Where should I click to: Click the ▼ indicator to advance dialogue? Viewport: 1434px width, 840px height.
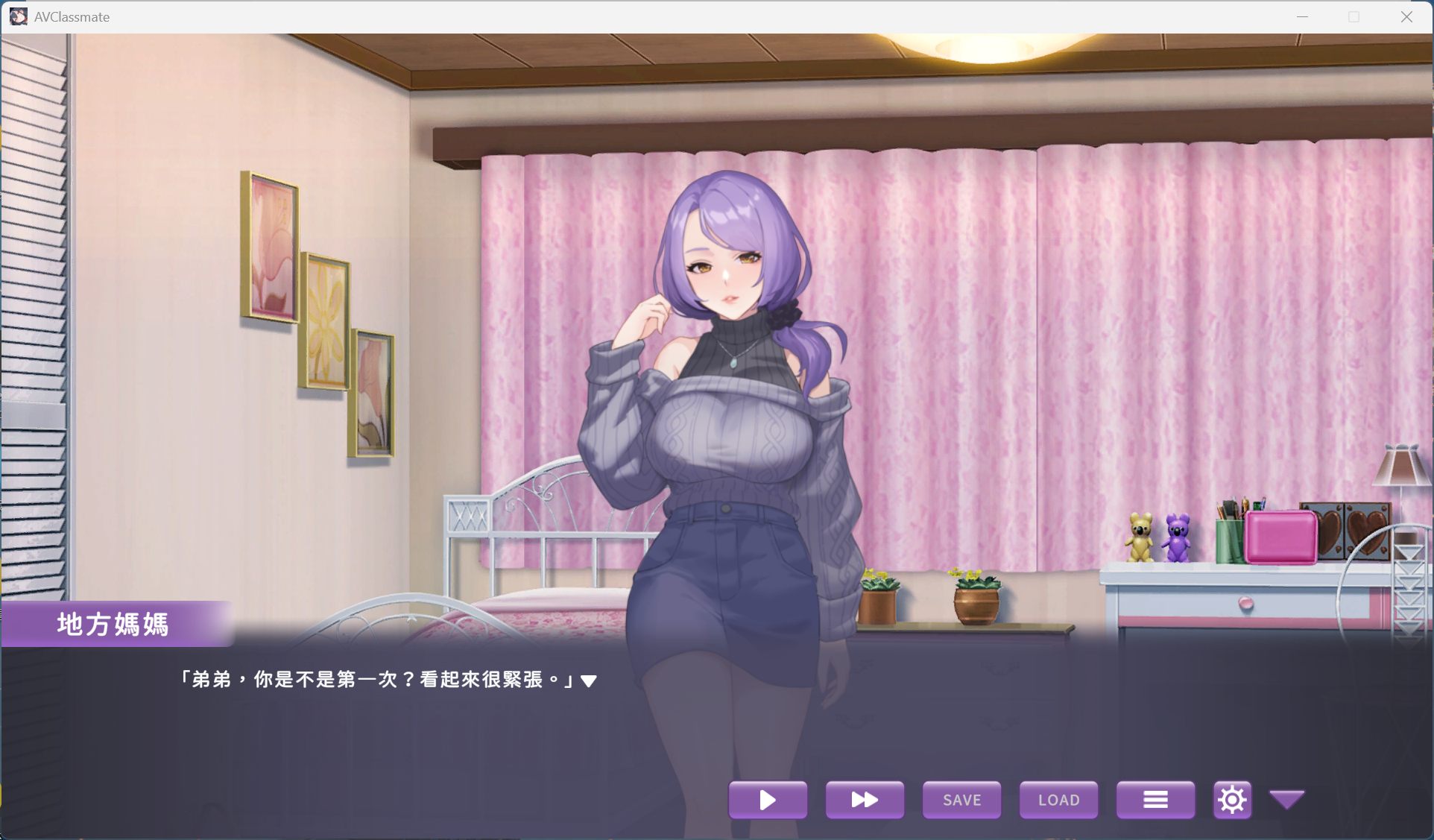click(x=589, y=680)
